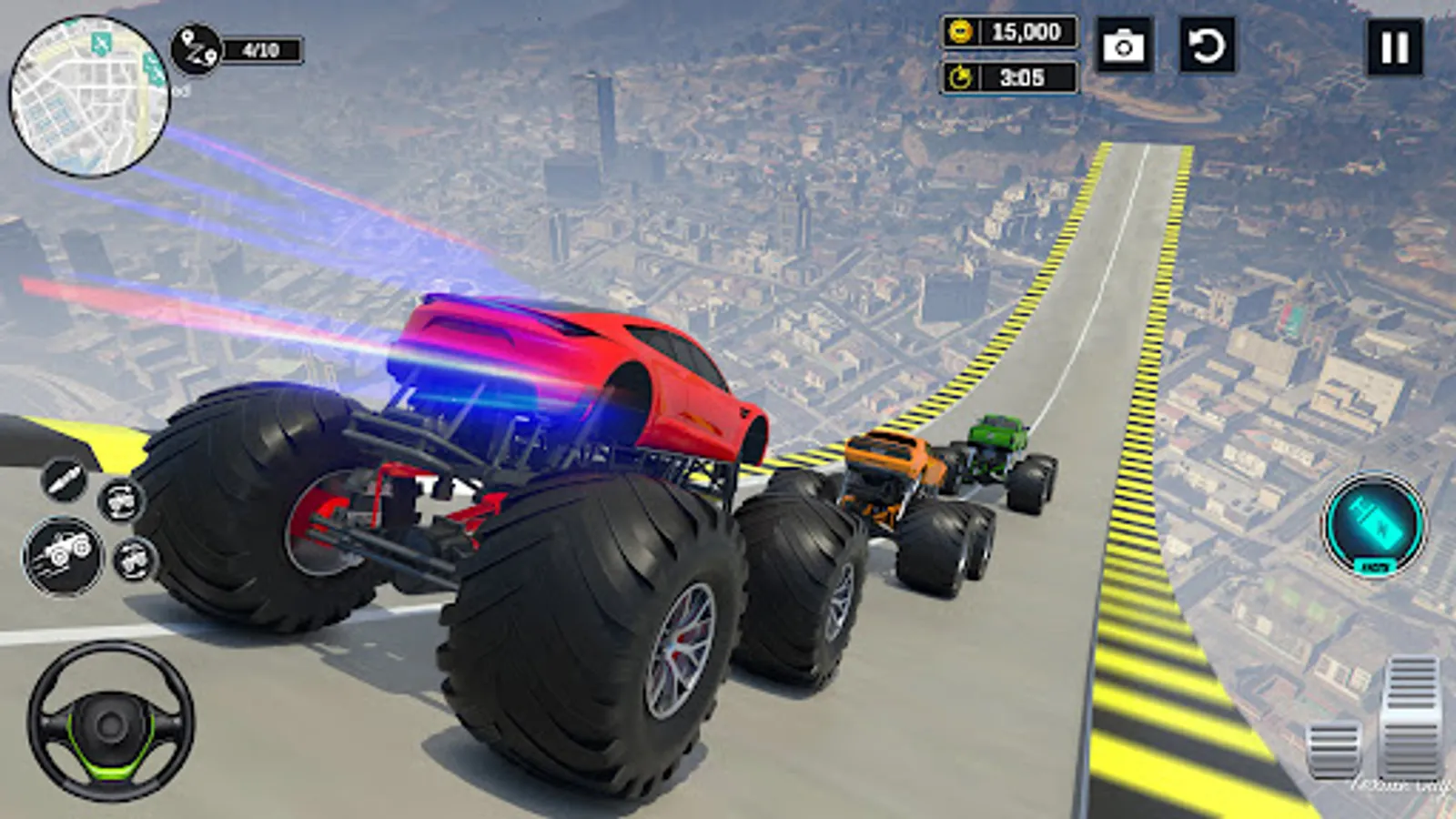Restart the current level

coord(1210,43)
